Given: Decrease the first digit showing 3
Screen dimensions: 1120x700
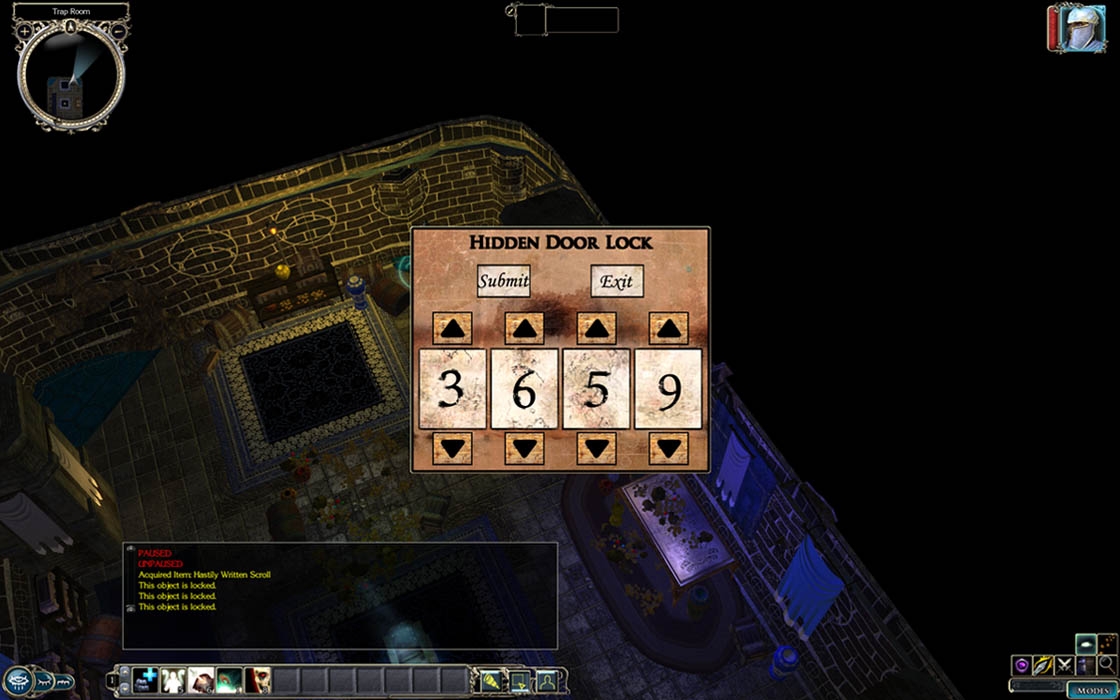Looking at the screenshot, I should point(452,448).
